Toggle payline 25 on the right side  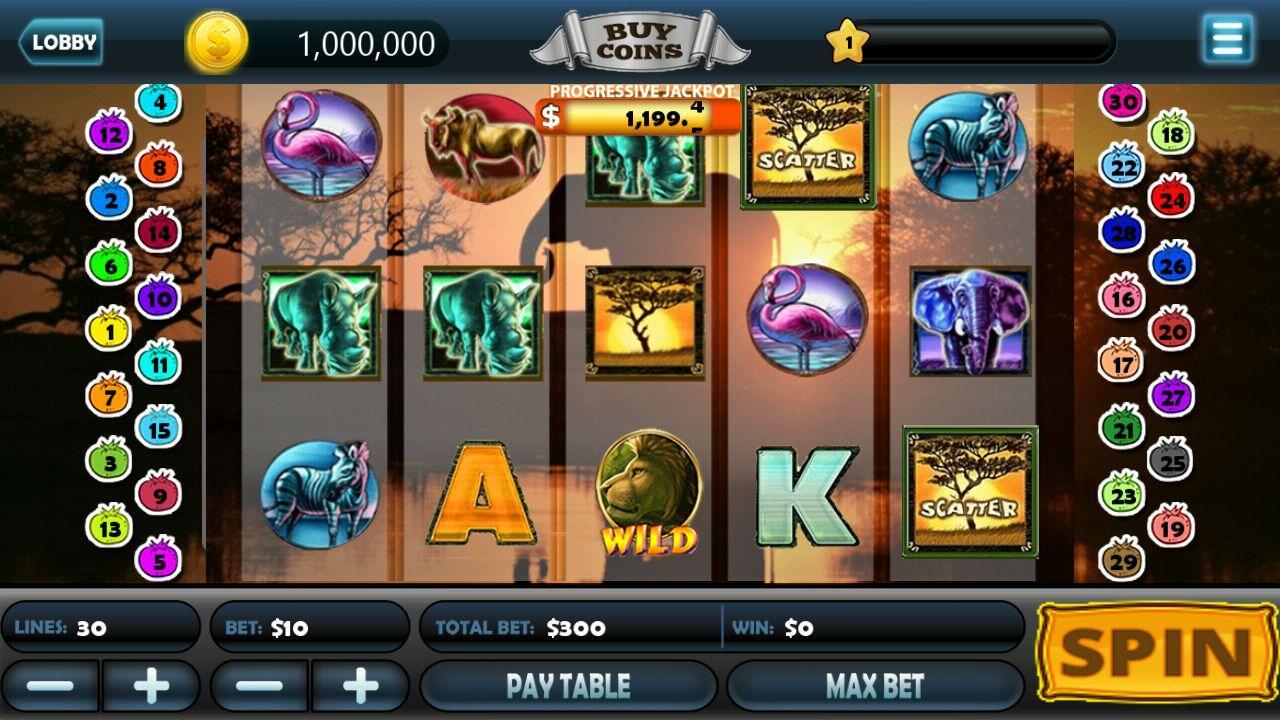(x=1170, y=462)
